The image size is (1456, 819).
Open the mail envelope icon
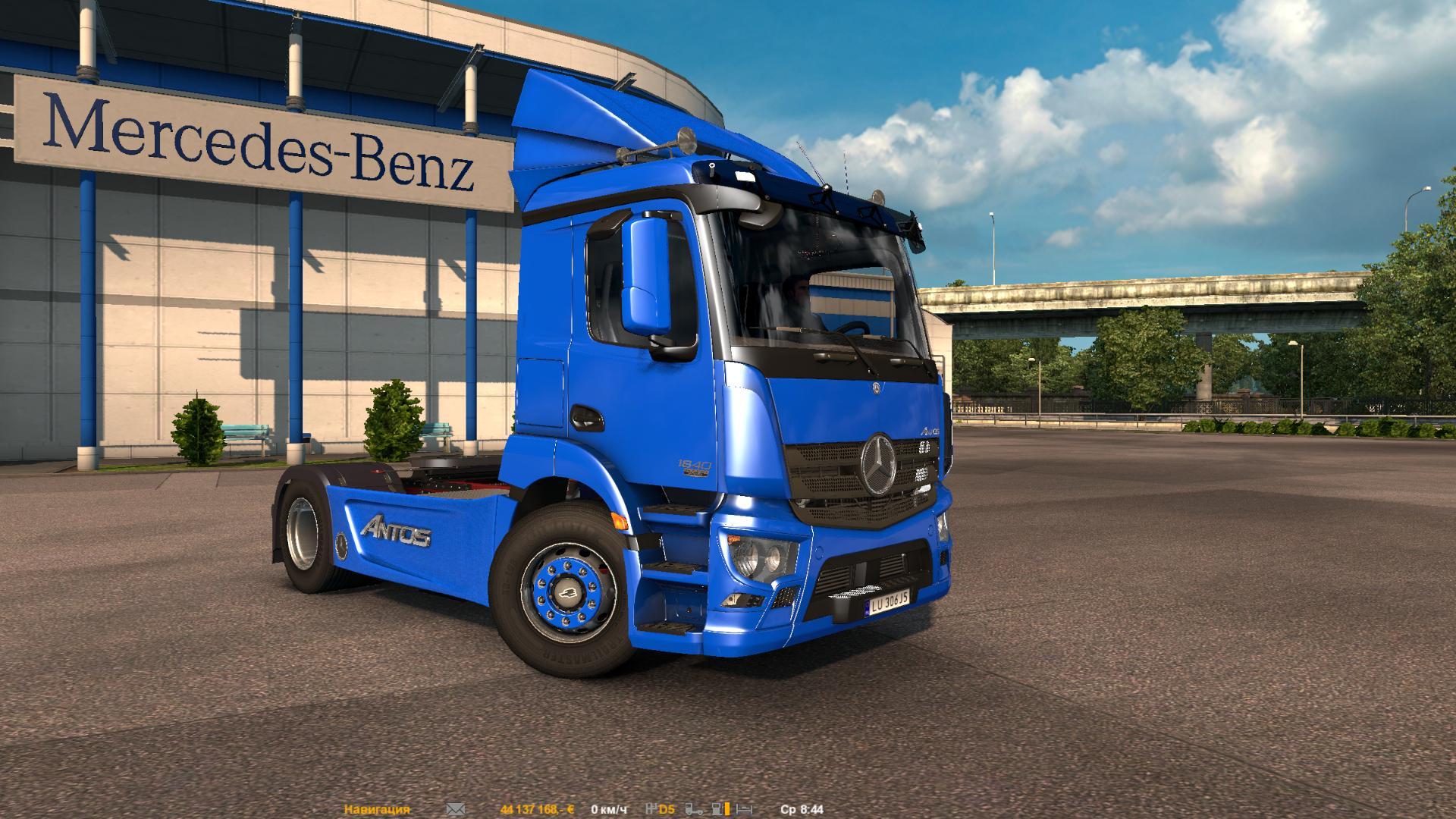click(455, 810)
